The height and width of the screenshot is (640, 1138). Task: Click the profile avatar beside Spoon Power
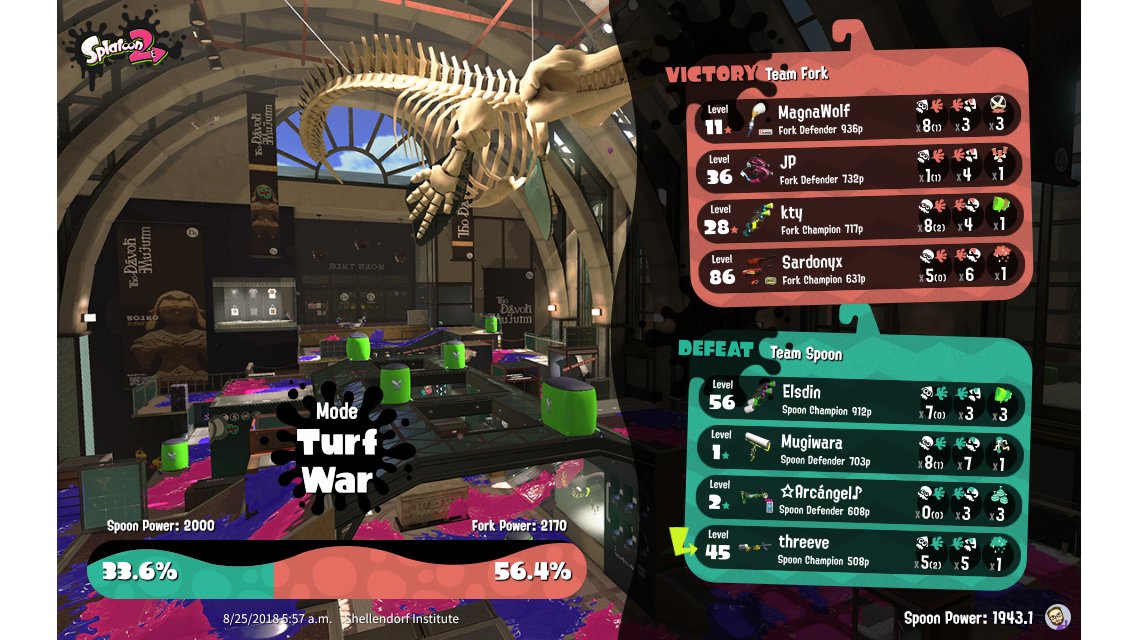coord(1057,616)
